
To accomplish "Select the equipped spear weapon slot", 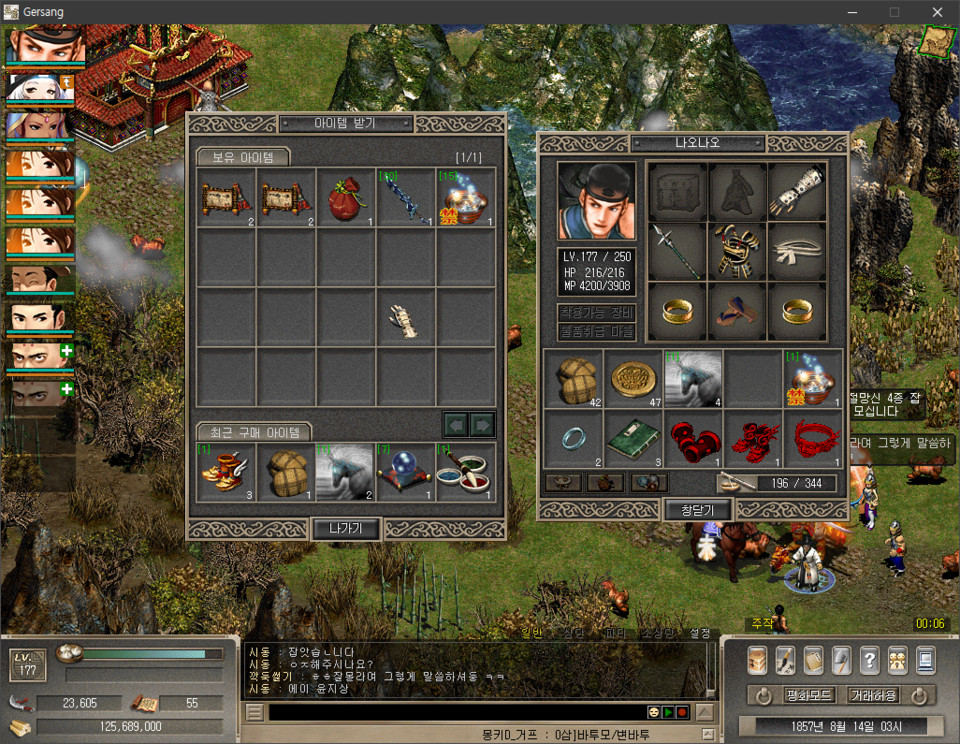I will (677, 251).
